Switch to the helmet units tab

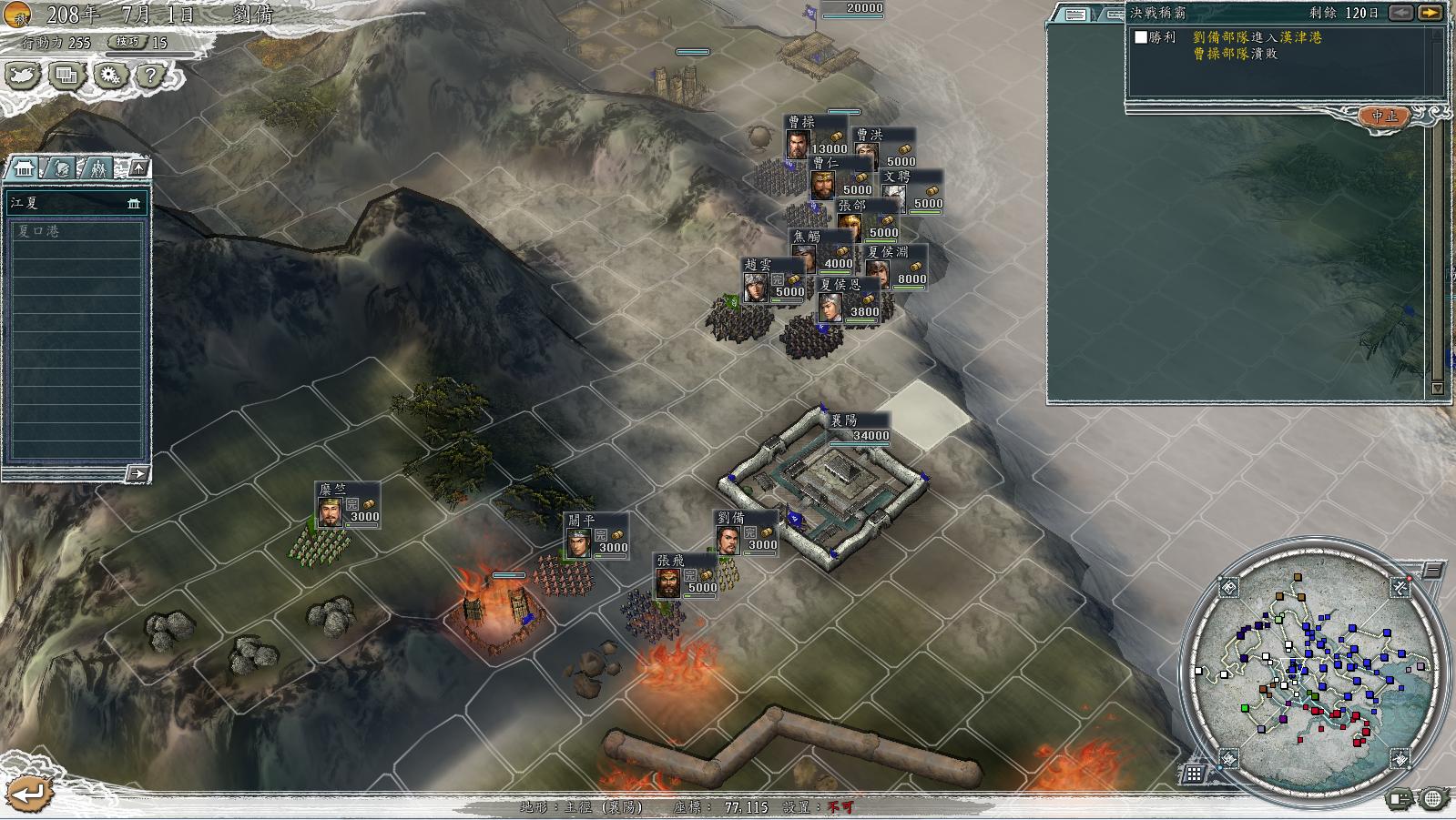[x=61, y=168]
